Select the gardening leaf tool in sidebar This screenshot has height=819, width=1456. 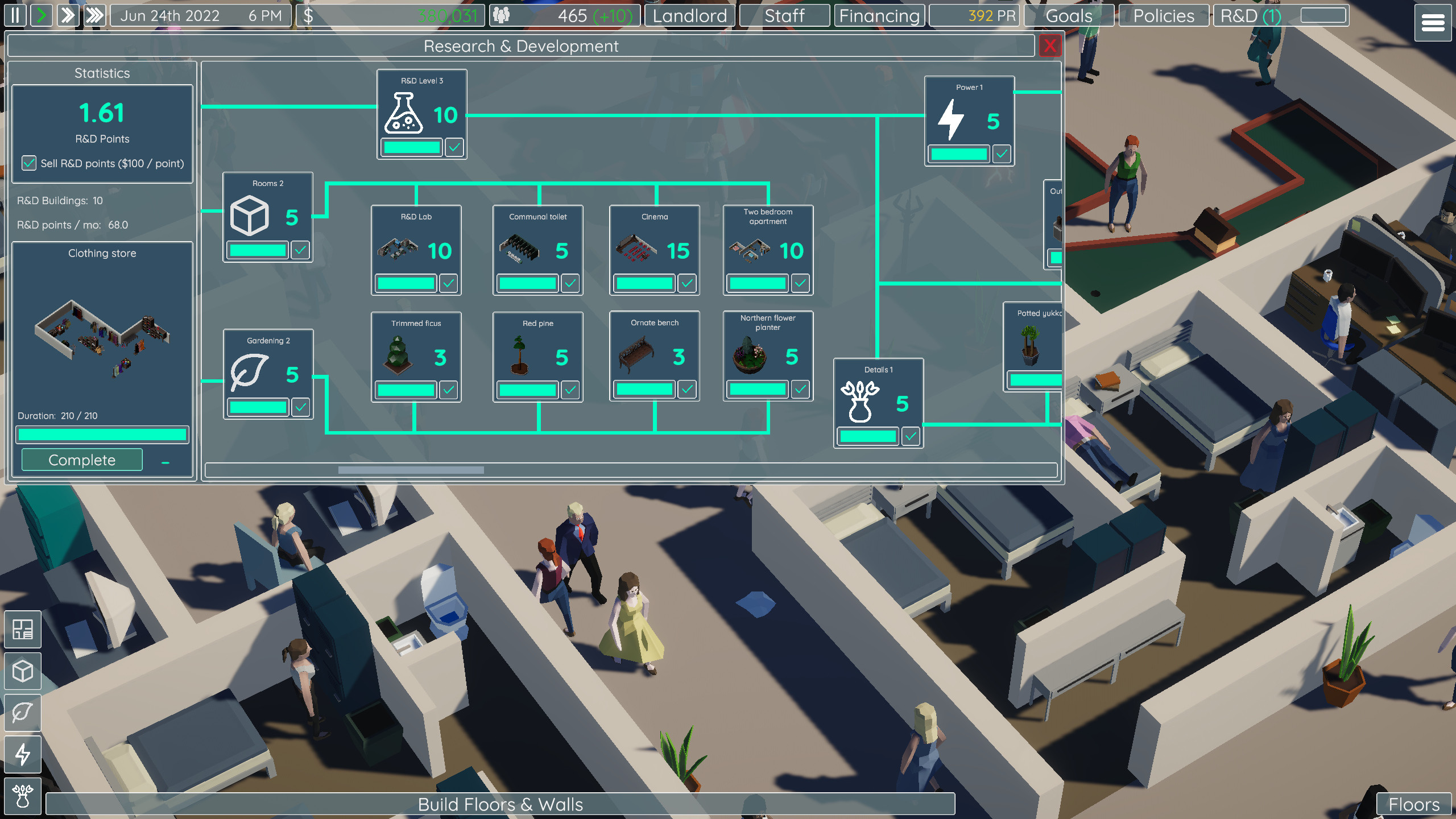tap(23, 713)
